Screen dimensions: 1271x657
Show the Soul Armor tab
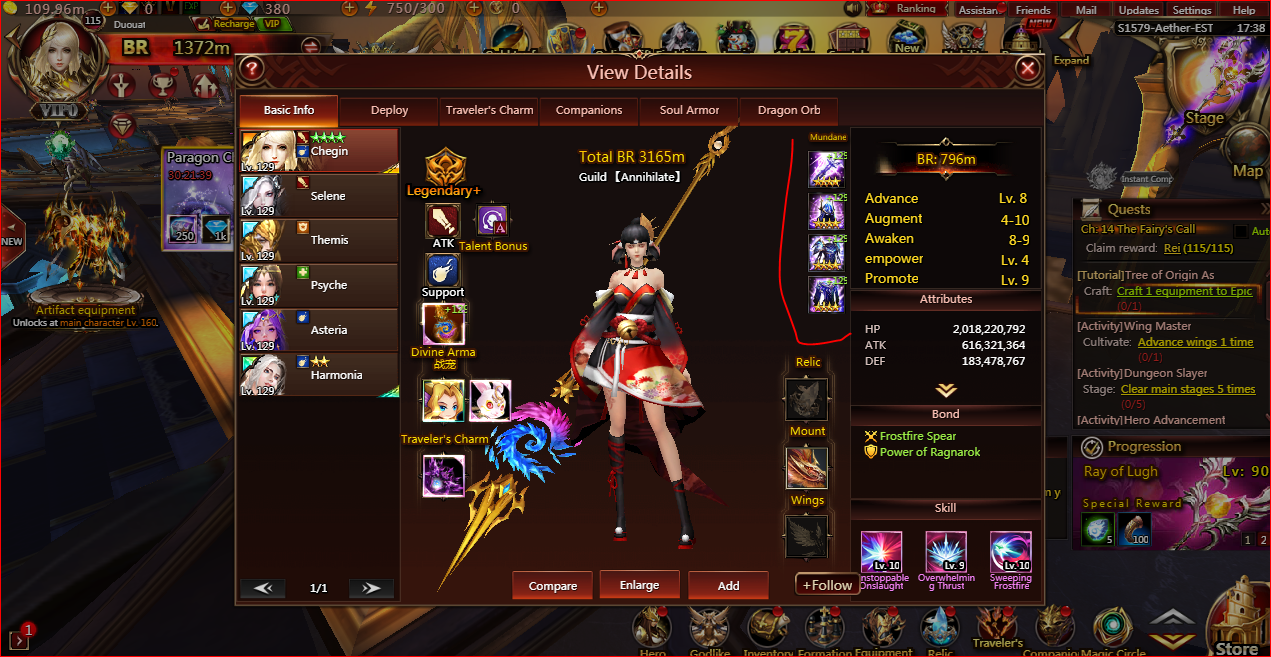[689, 110]
